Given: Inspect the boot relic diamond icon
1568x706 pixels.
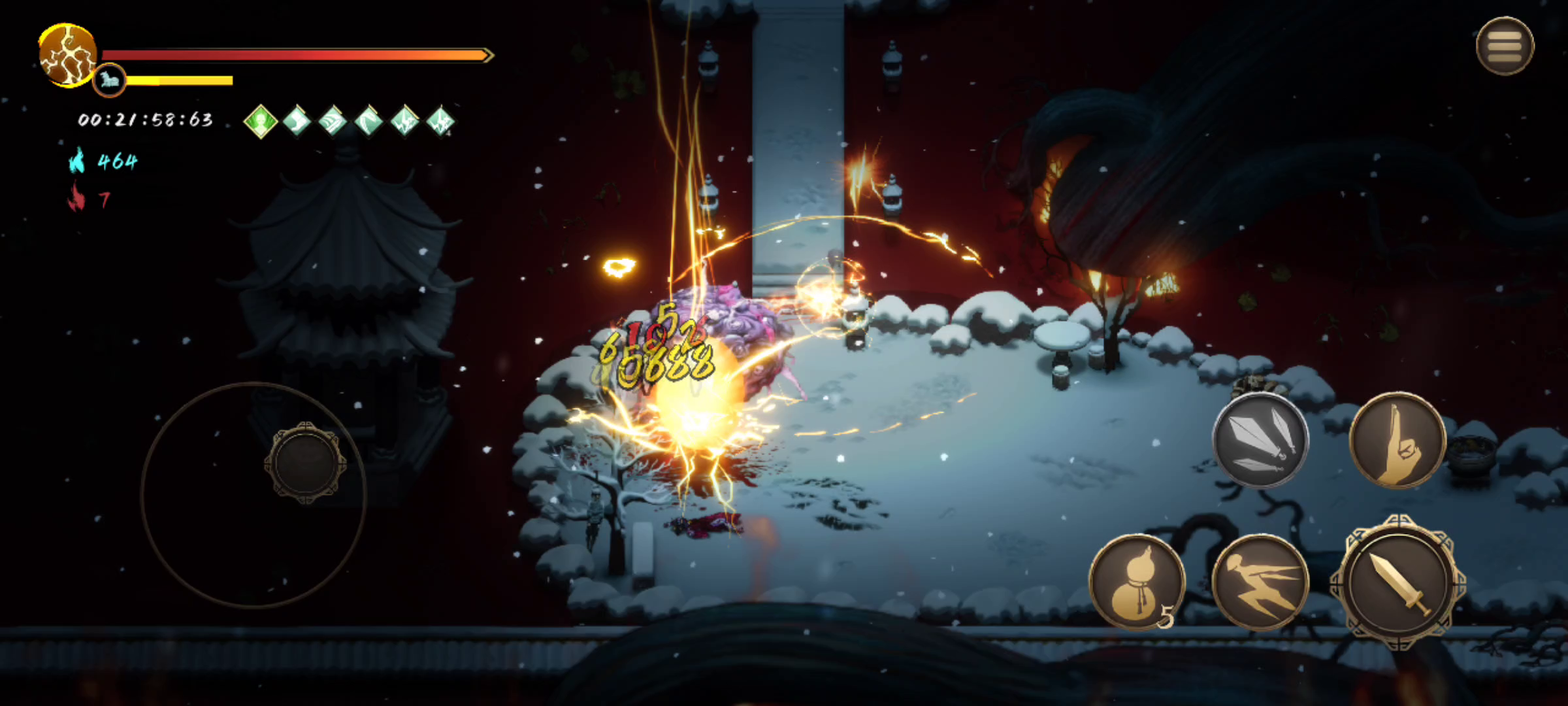Looking at the screenshot, I should (x=297, y=122).
